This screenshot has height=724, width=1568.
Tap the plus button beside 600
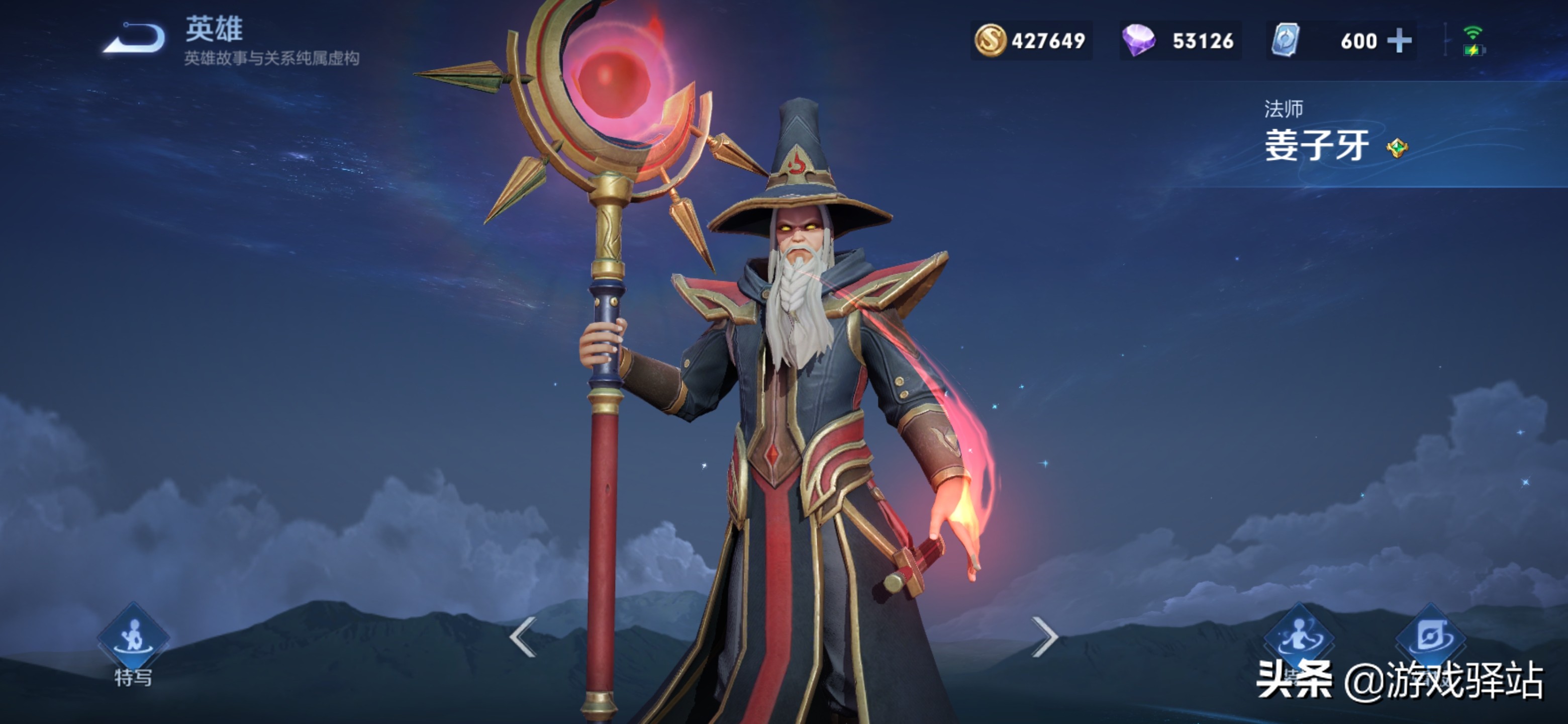(x=1399, y=41)
